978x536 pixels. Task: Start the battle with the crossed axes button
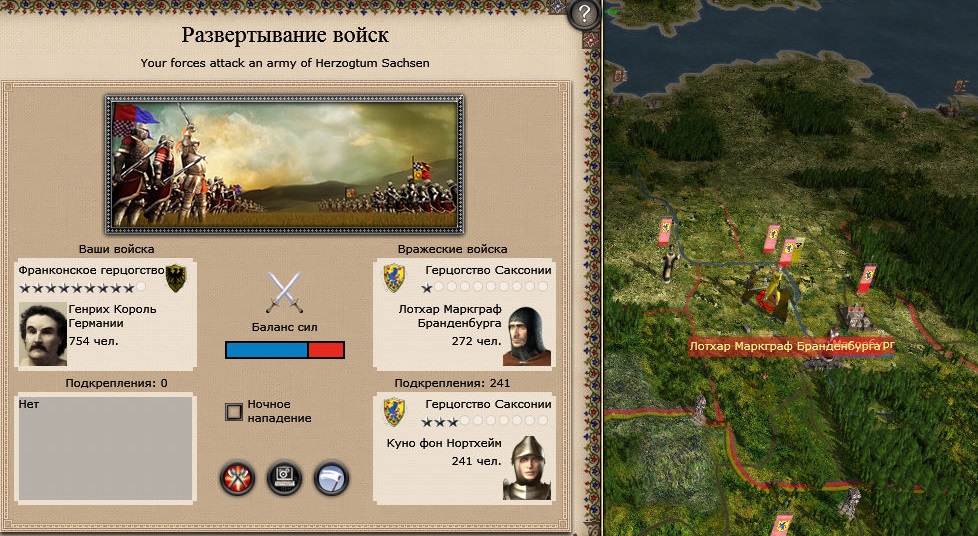click(x=237, y=479)
